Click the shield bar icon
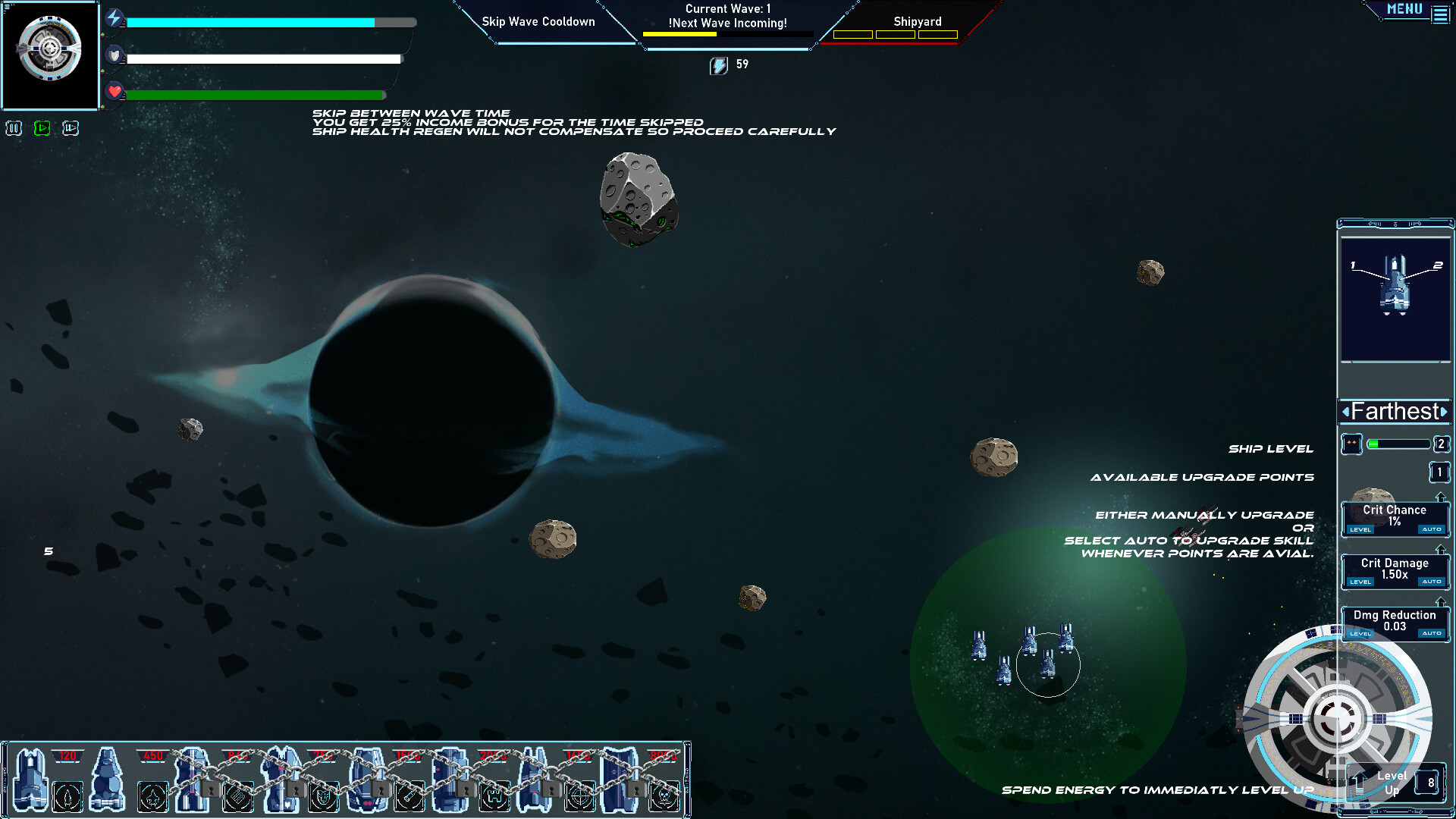 (114, 55)
